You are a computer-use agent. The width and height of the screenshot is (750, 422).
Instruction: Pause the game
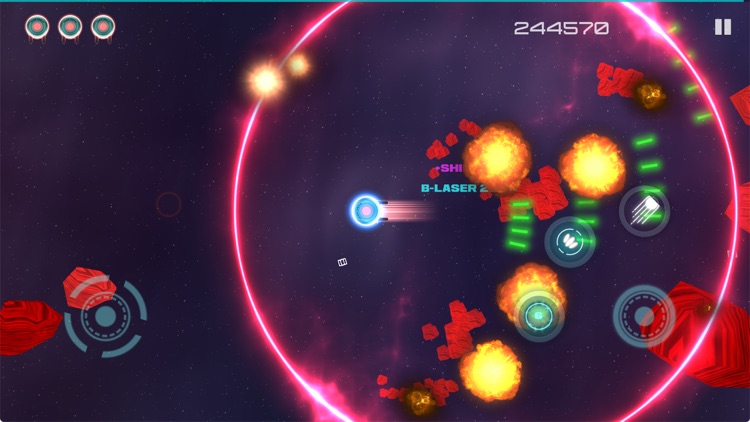[x=723, y=27]
